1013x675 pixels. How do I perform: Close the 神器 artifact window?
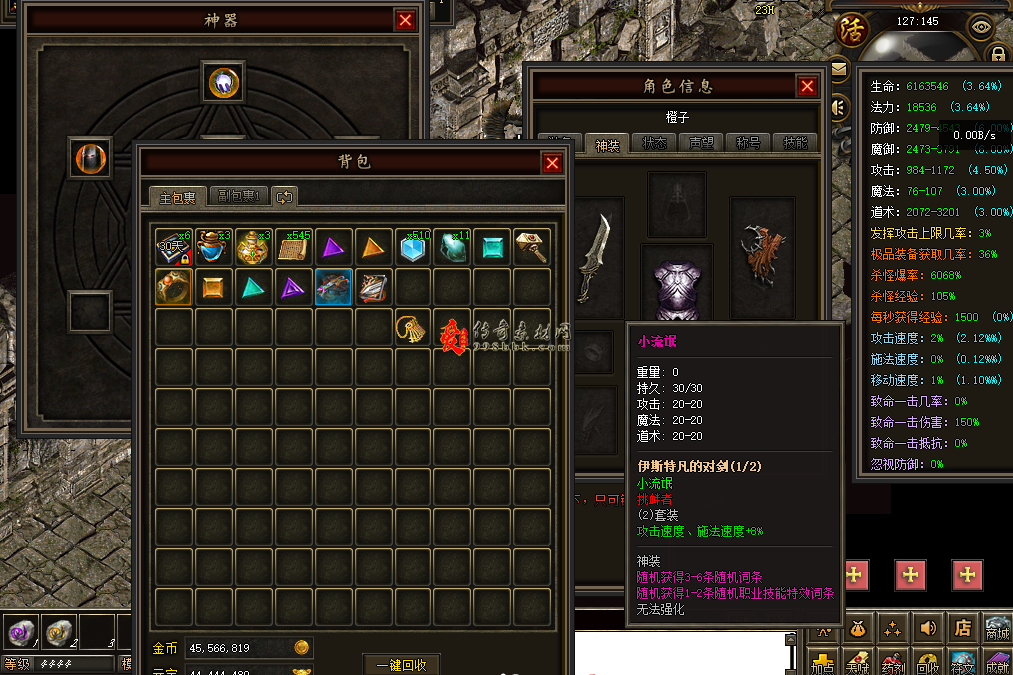click(x=405, y=20)
